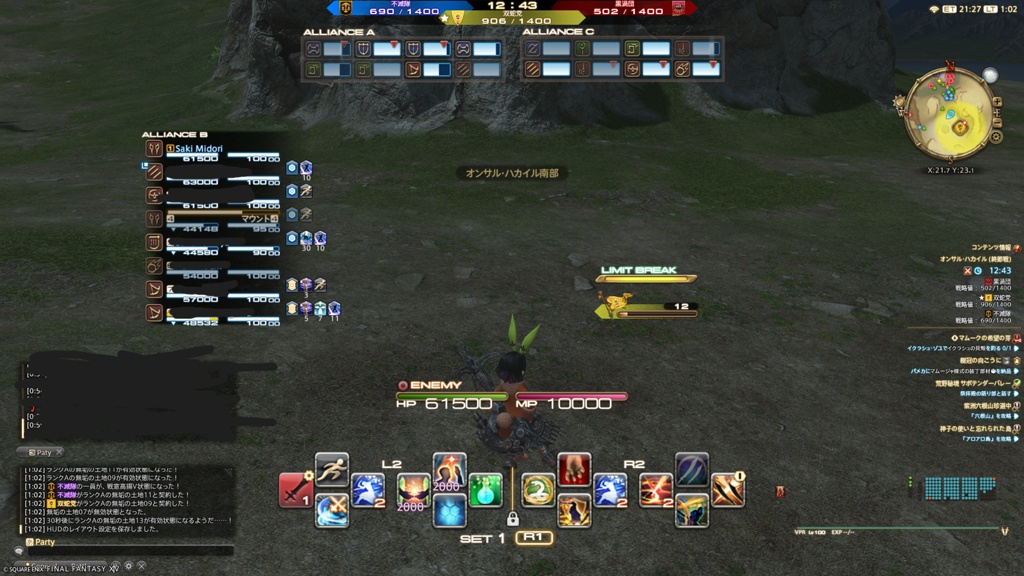Open the circular minimap
Image resolution: width=1024 pixels, height=576 pixels.
pos(949,115)
